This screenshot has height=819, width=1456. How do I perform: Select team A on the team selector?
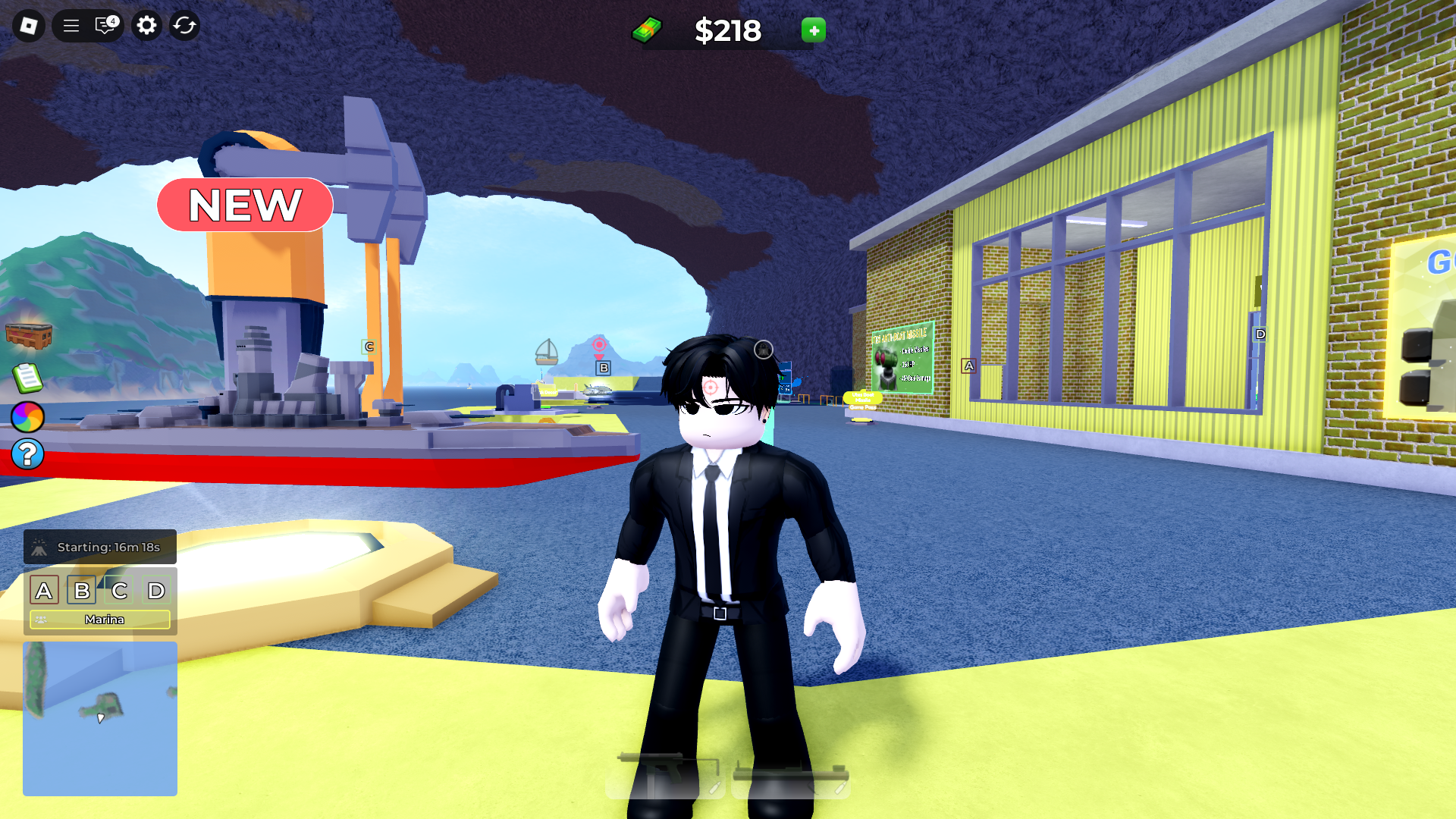click(45, 590)
